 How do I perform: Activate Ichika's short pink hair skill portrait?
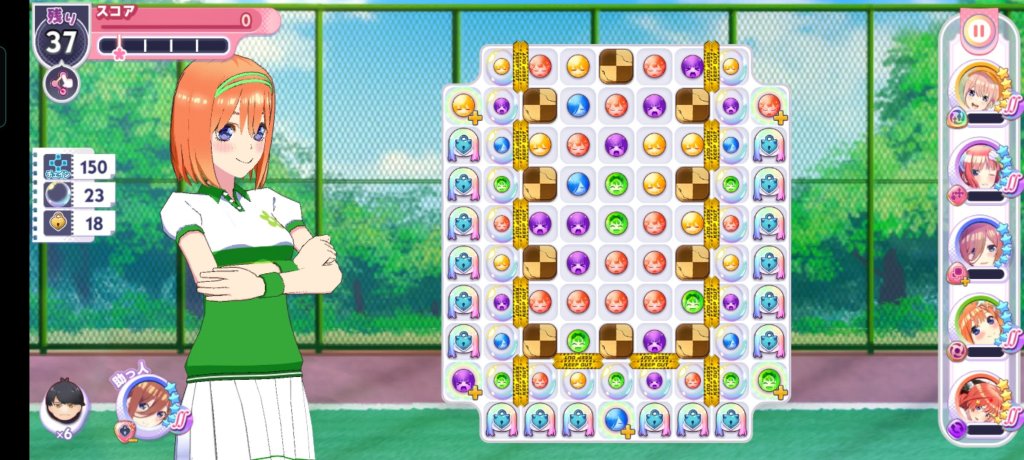pos(977,92)
